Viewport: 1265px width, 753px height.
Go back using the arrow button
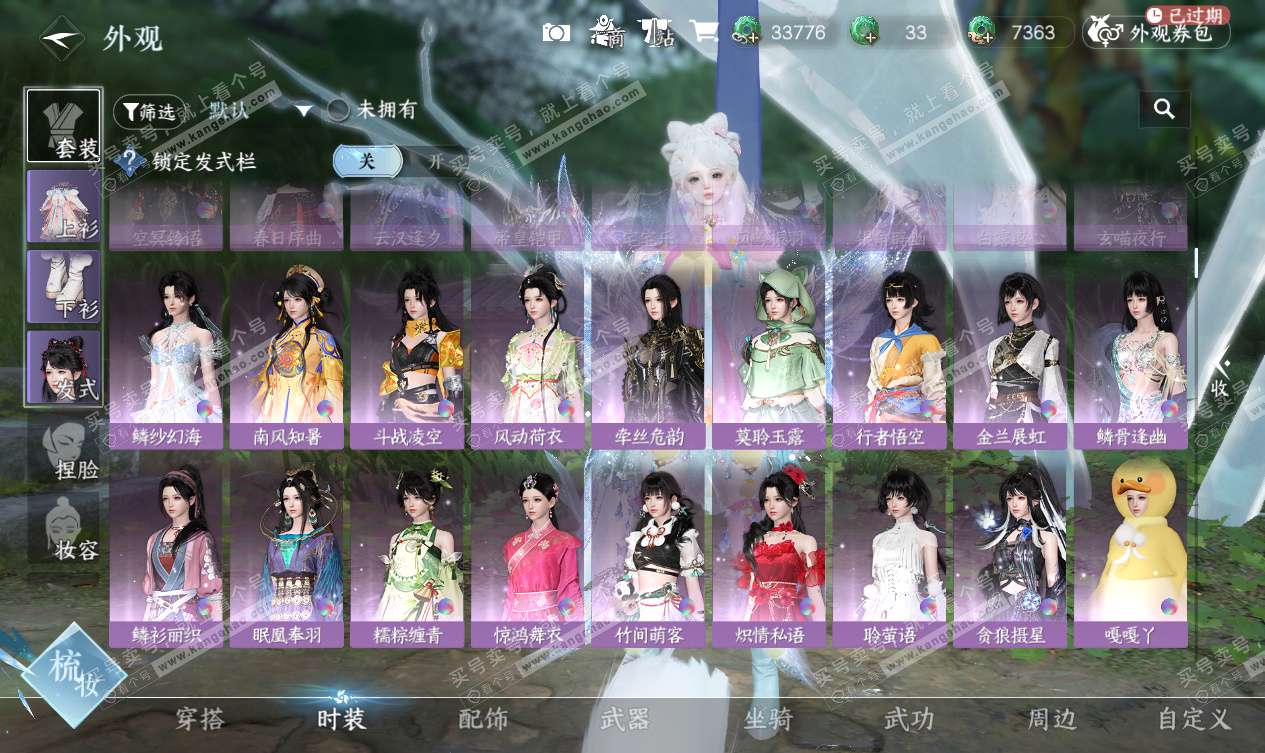click(61, 37)
